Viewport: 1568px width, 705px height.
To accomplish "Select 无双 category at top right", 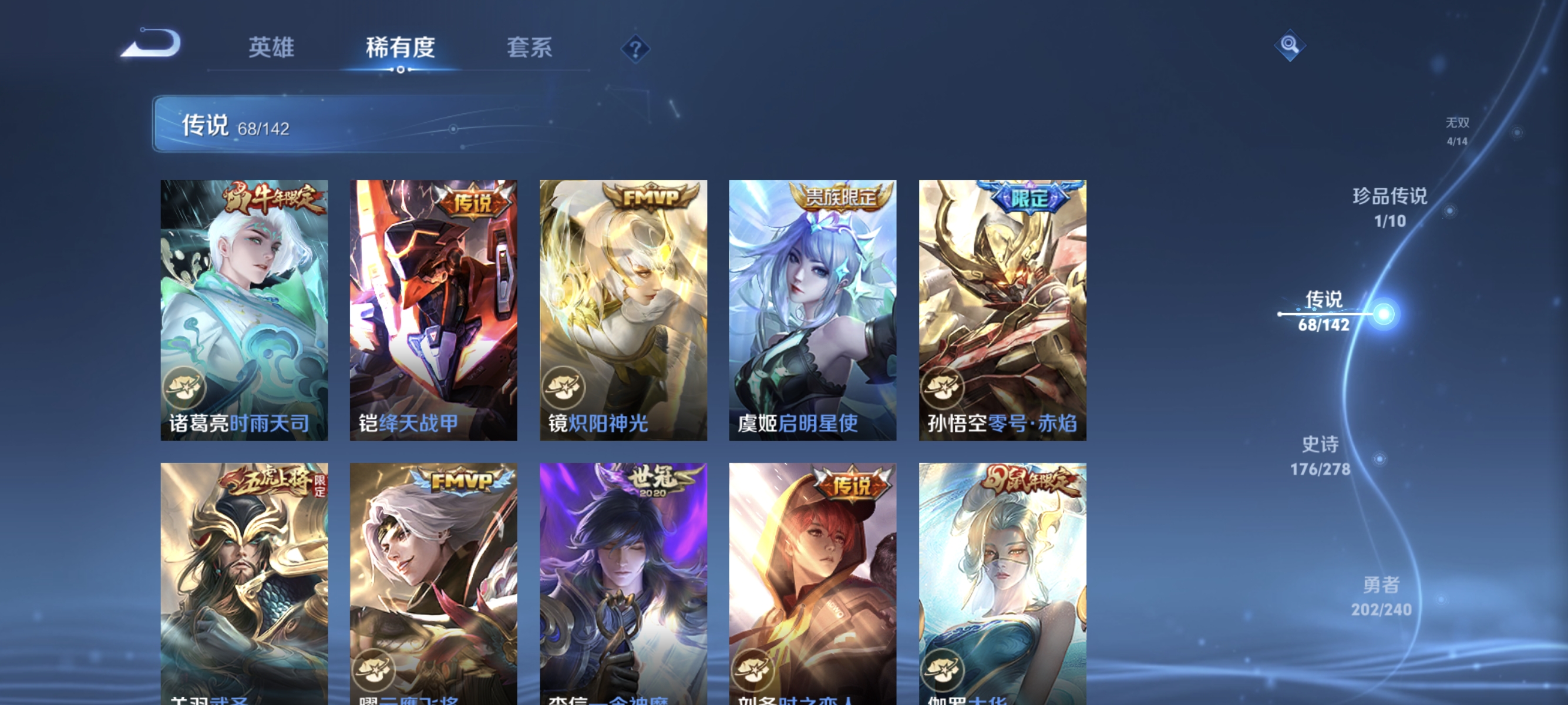I will pyautogui.click(x=1457, y=131).
